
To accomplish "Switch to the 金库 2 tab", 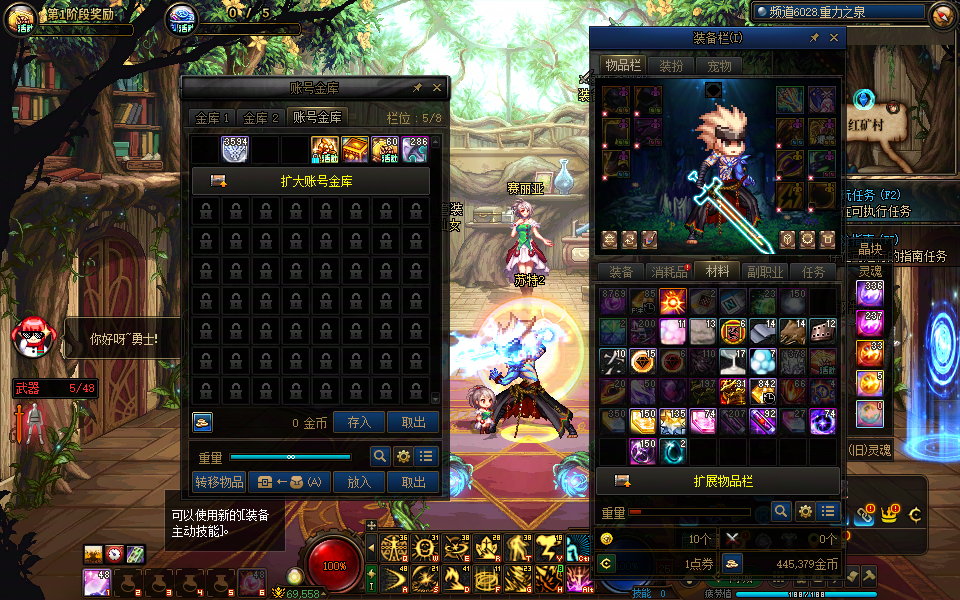I will point(262,118).
